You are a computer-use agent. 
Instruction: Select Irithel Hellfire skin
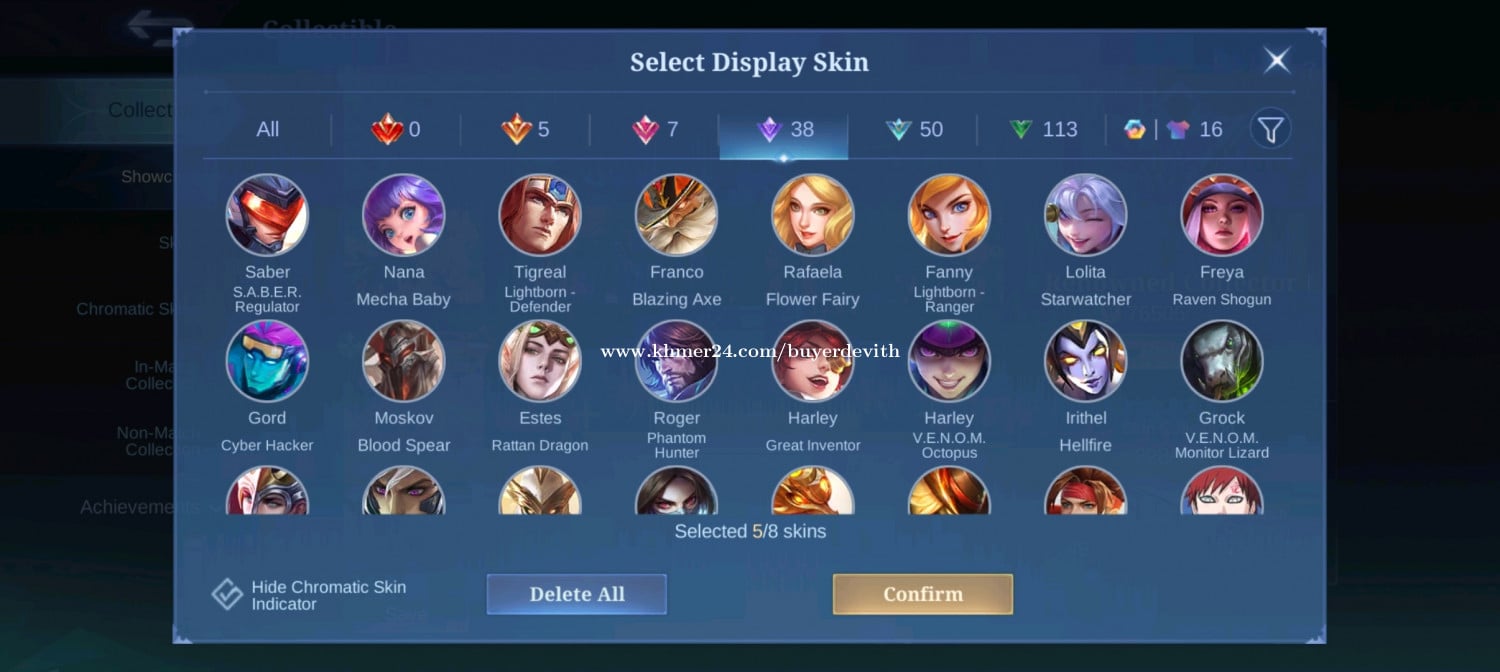click(x=1085, y=361)
